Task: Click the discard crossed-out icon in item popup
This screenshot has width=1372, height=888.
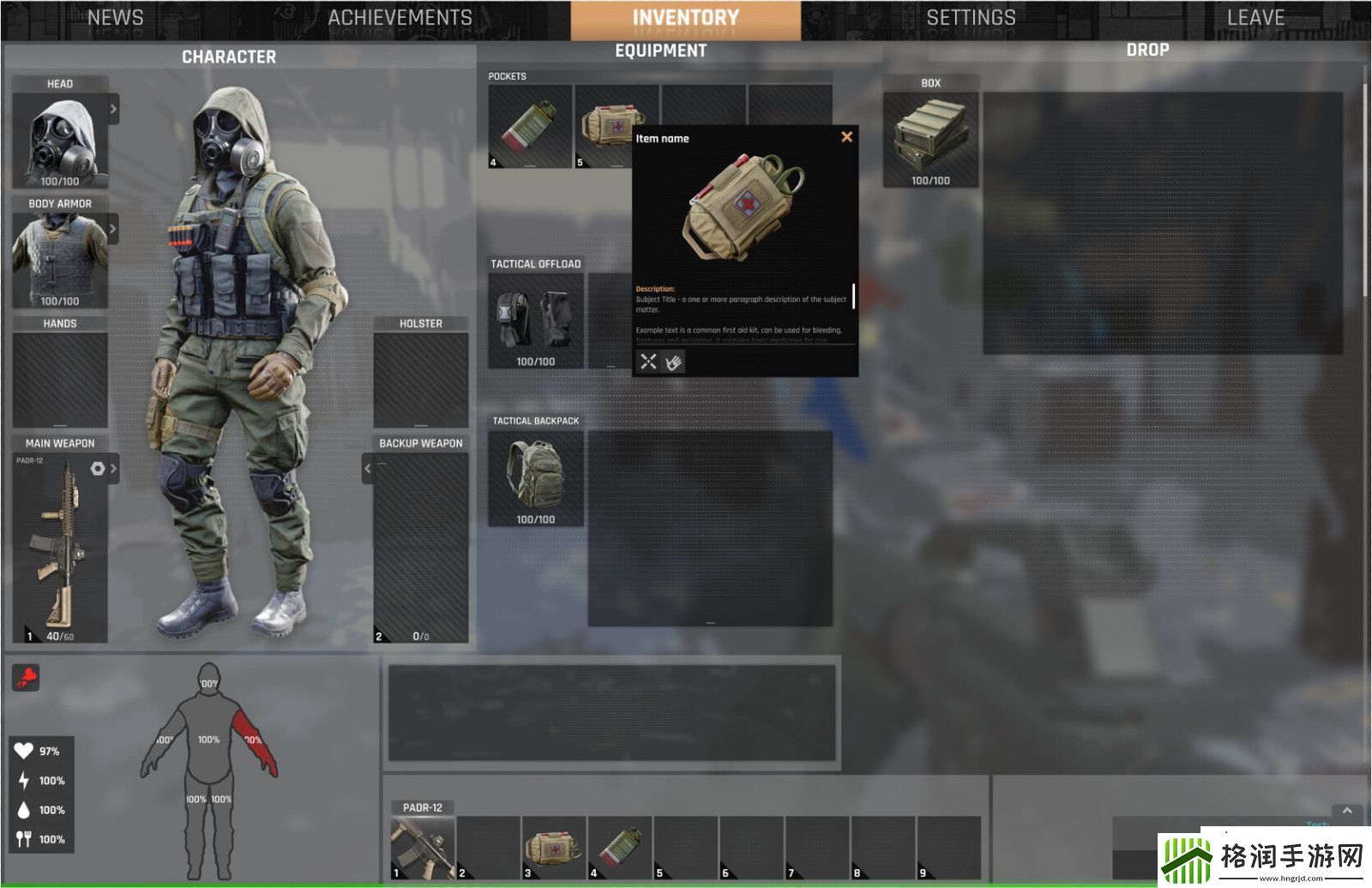Action: click(647, 363)
